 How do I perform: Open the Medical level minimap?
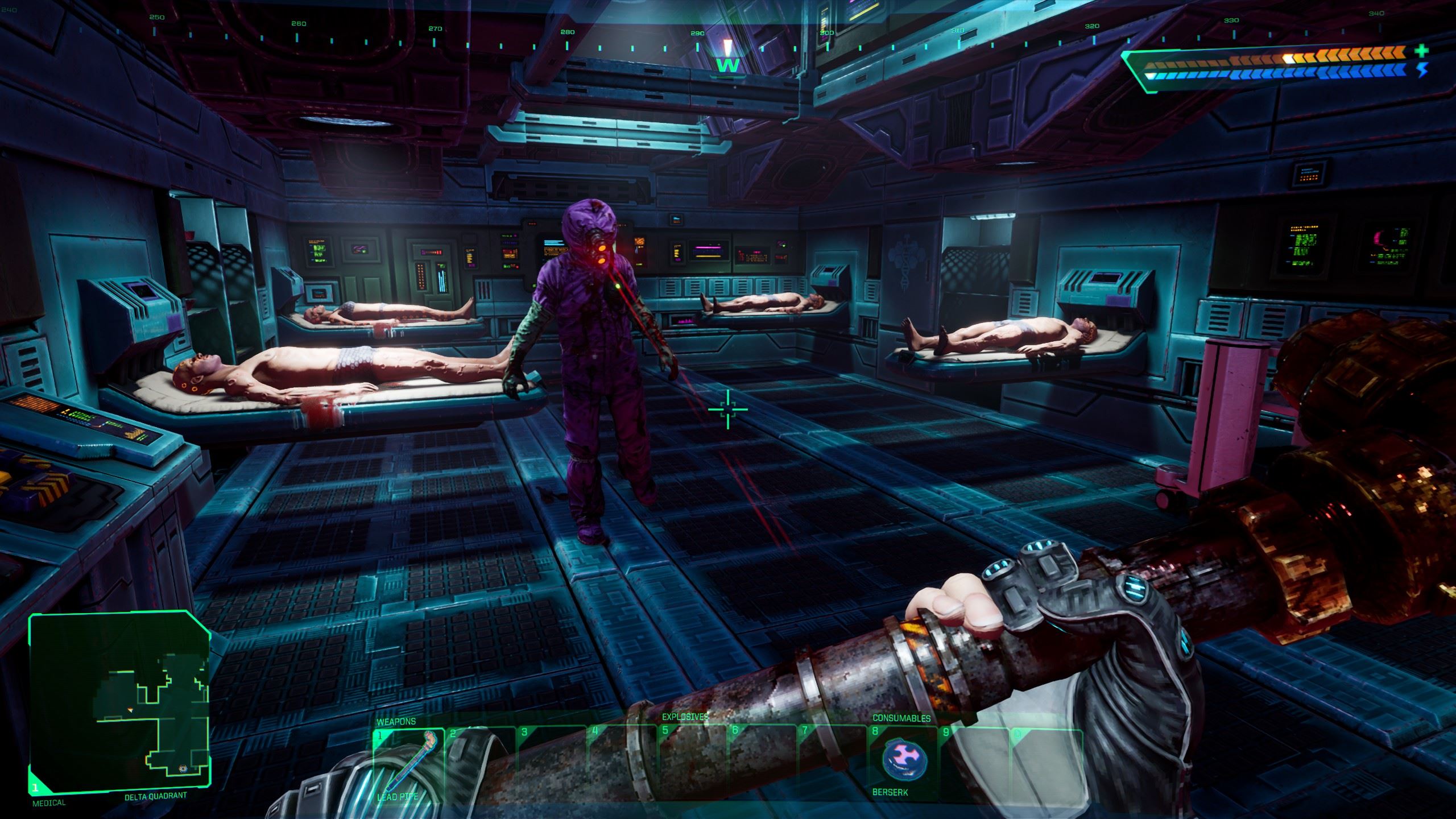pos(119,702)
